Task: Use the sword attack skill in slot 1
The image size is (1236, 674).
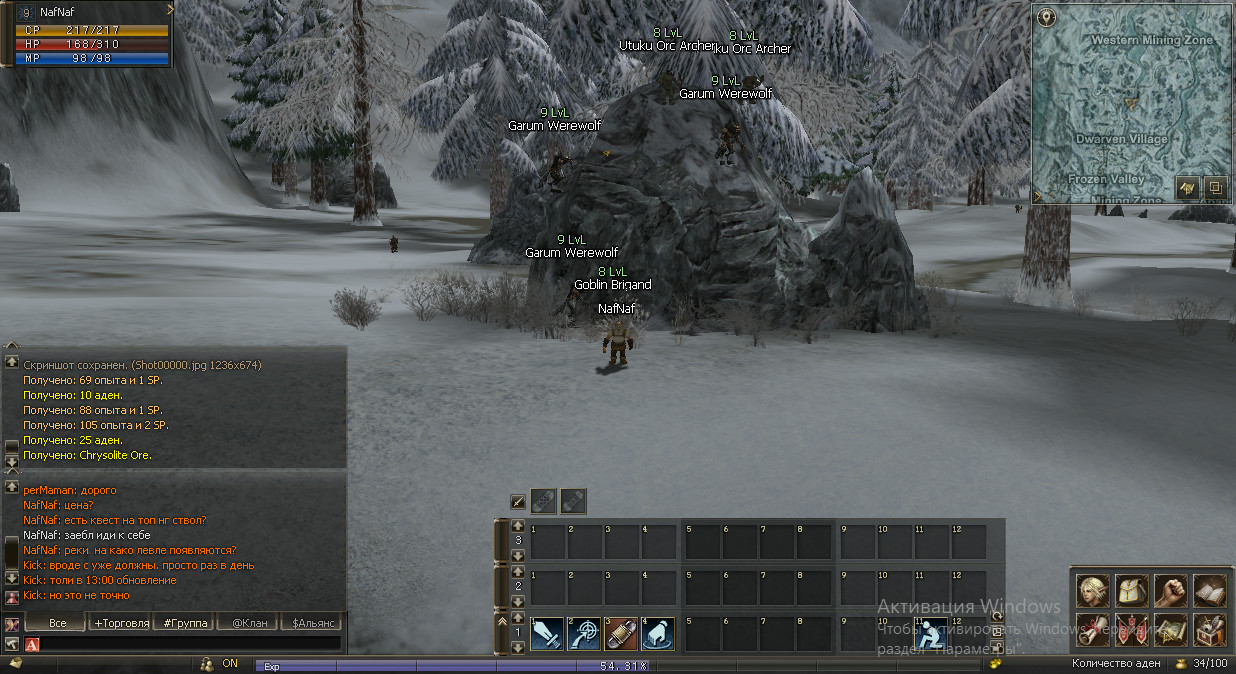Action: click(547, 634)
